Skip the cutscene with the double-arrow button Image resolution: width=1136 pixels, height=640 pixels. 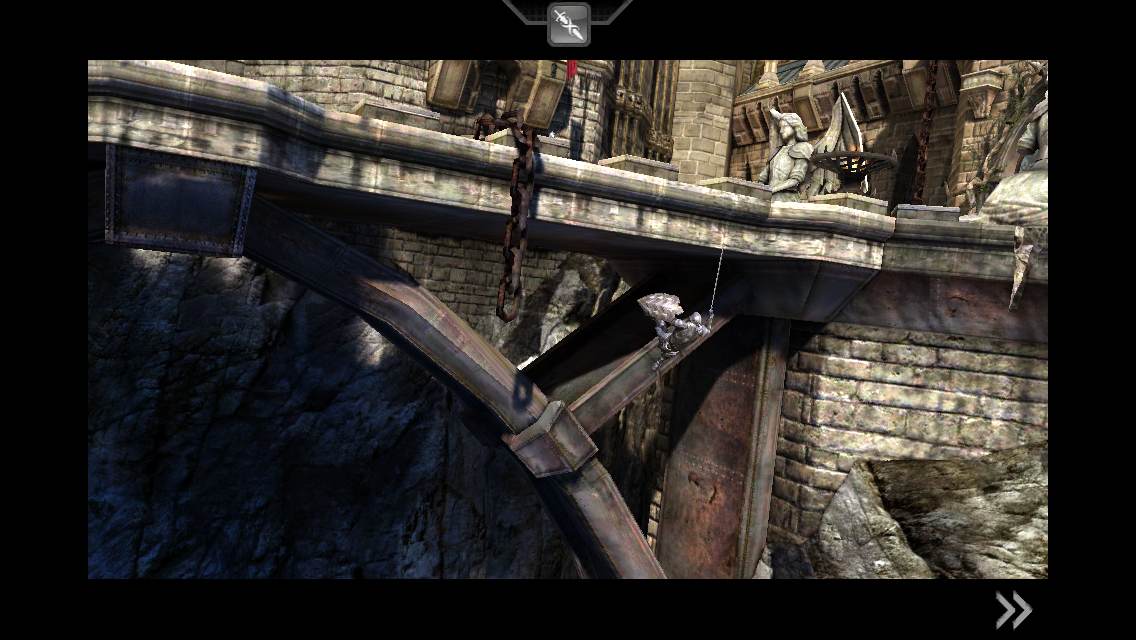[1012, 609]
